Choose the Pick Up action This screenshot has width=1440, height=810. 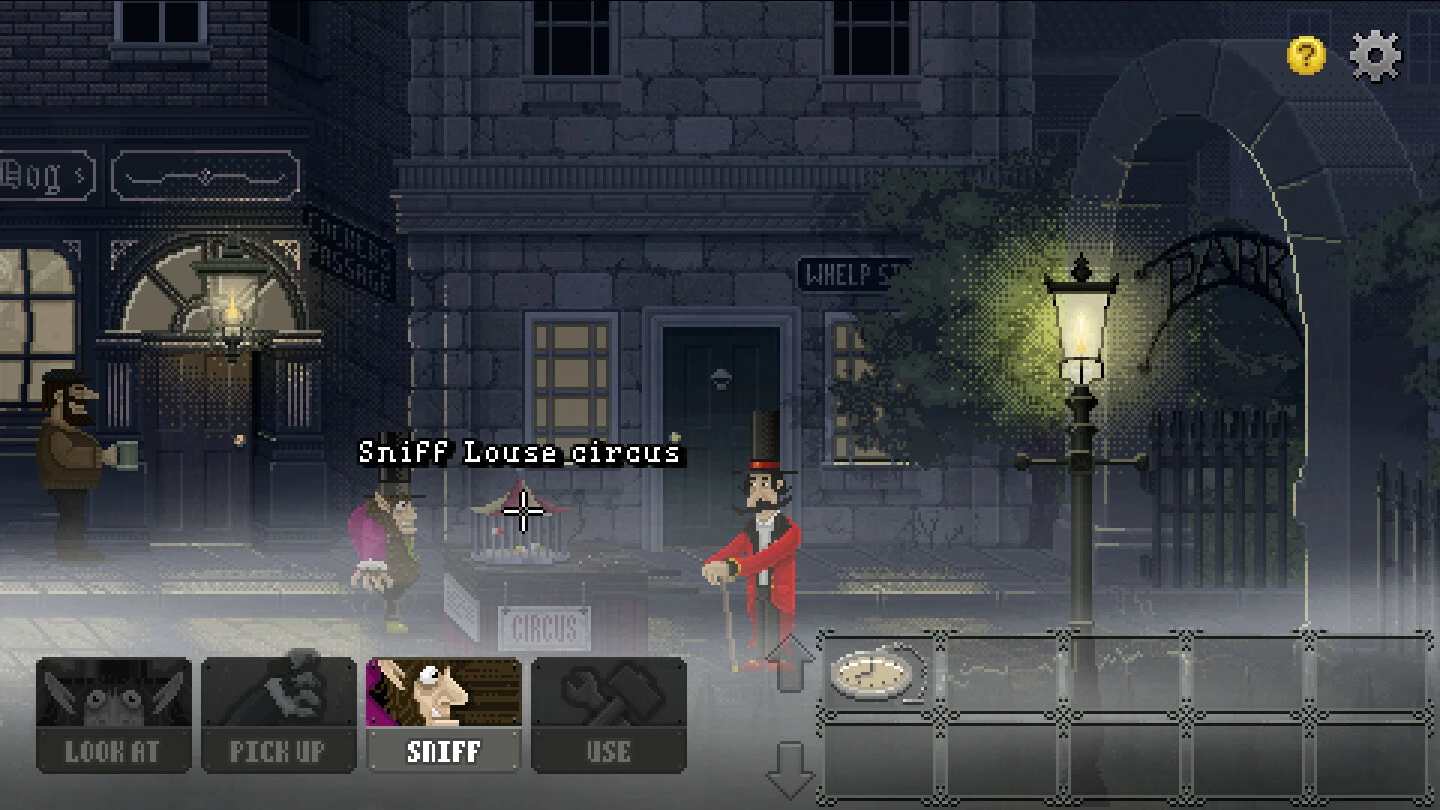278,714
